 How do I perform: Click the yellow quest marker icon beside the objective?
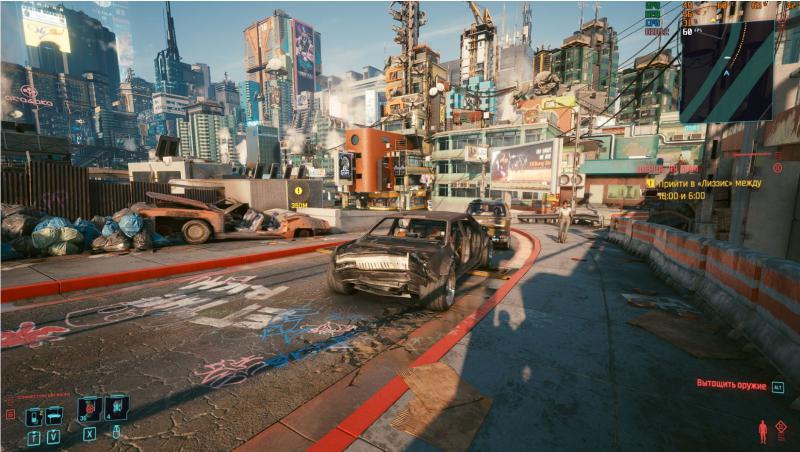pos(650,183)
